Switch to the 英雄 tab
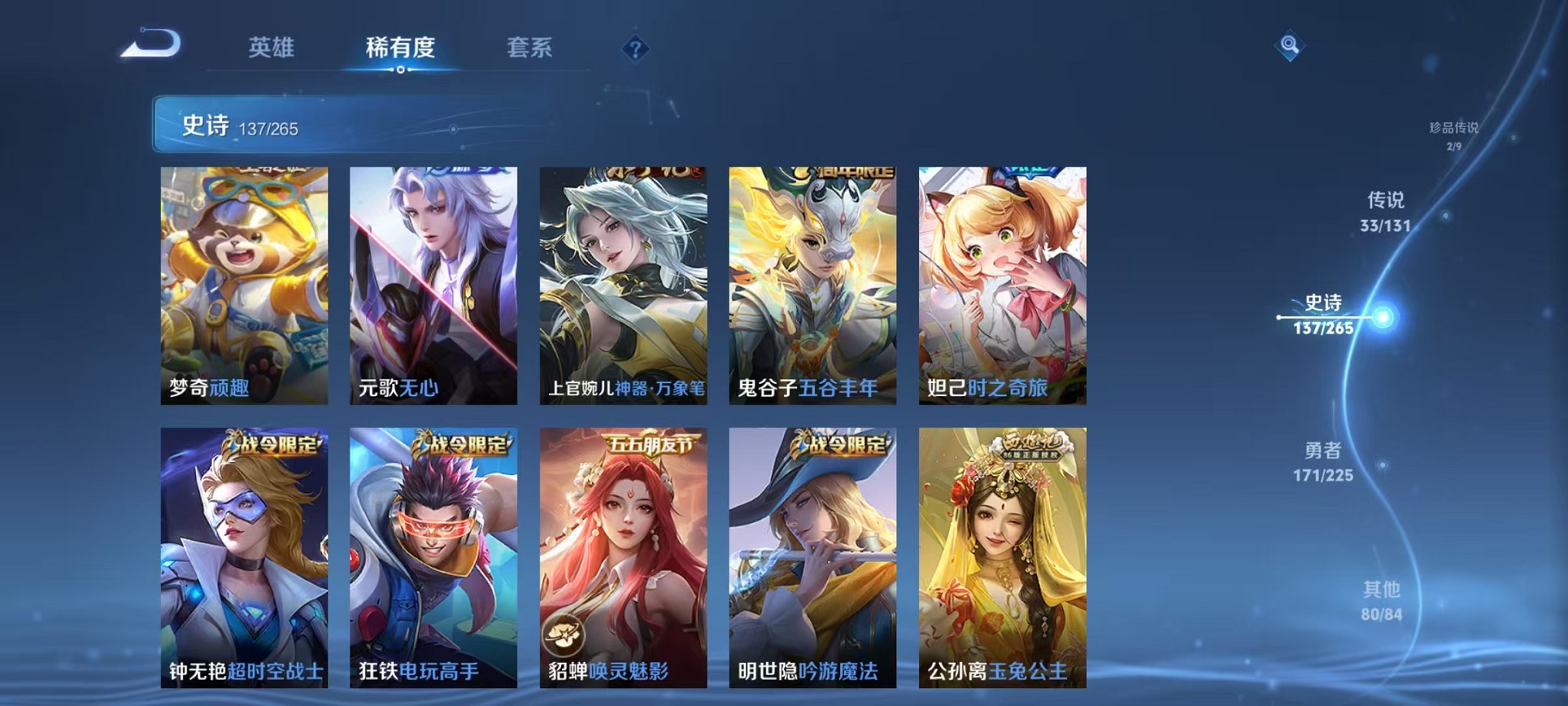This screenshot has width=1568, height=706. coord(273,48)
